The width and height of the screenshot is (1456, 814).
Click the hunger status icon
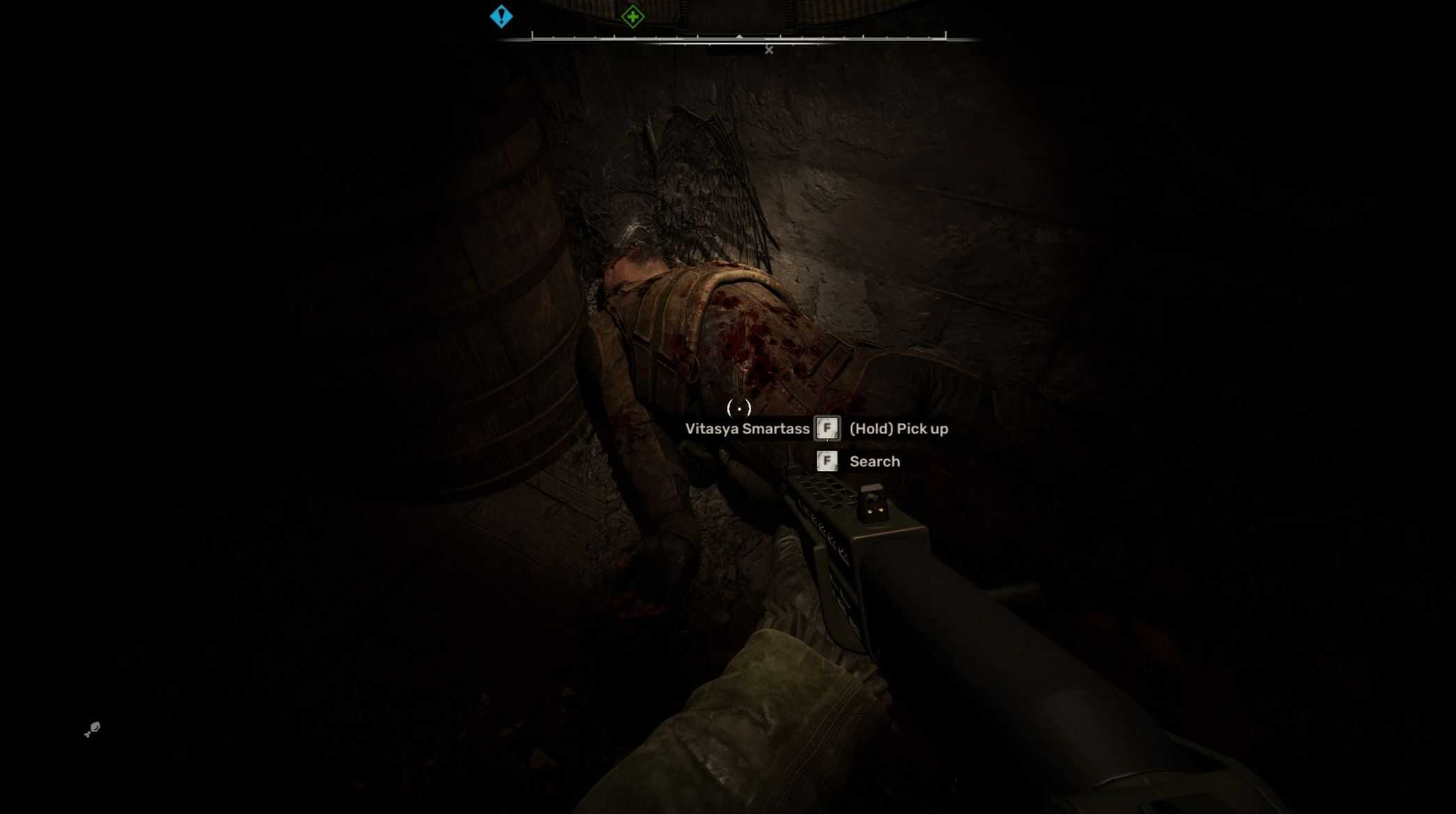(x=92, y=728)
